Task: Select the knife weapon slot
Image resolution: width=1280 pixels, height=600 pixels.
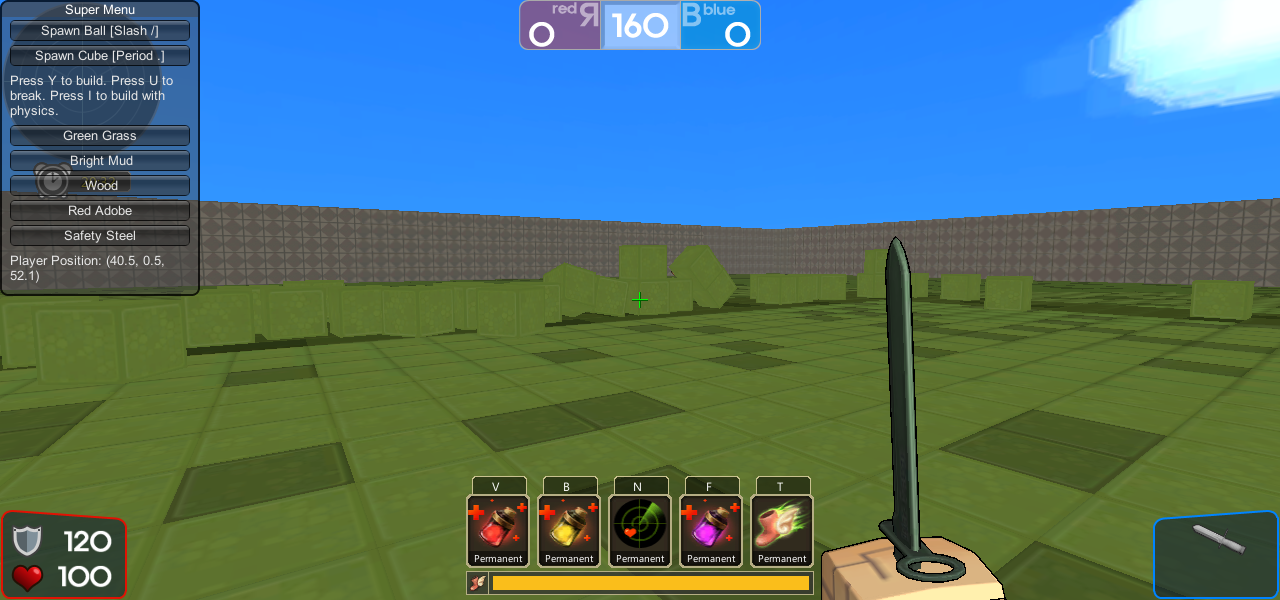Action: click(1216, 555)
